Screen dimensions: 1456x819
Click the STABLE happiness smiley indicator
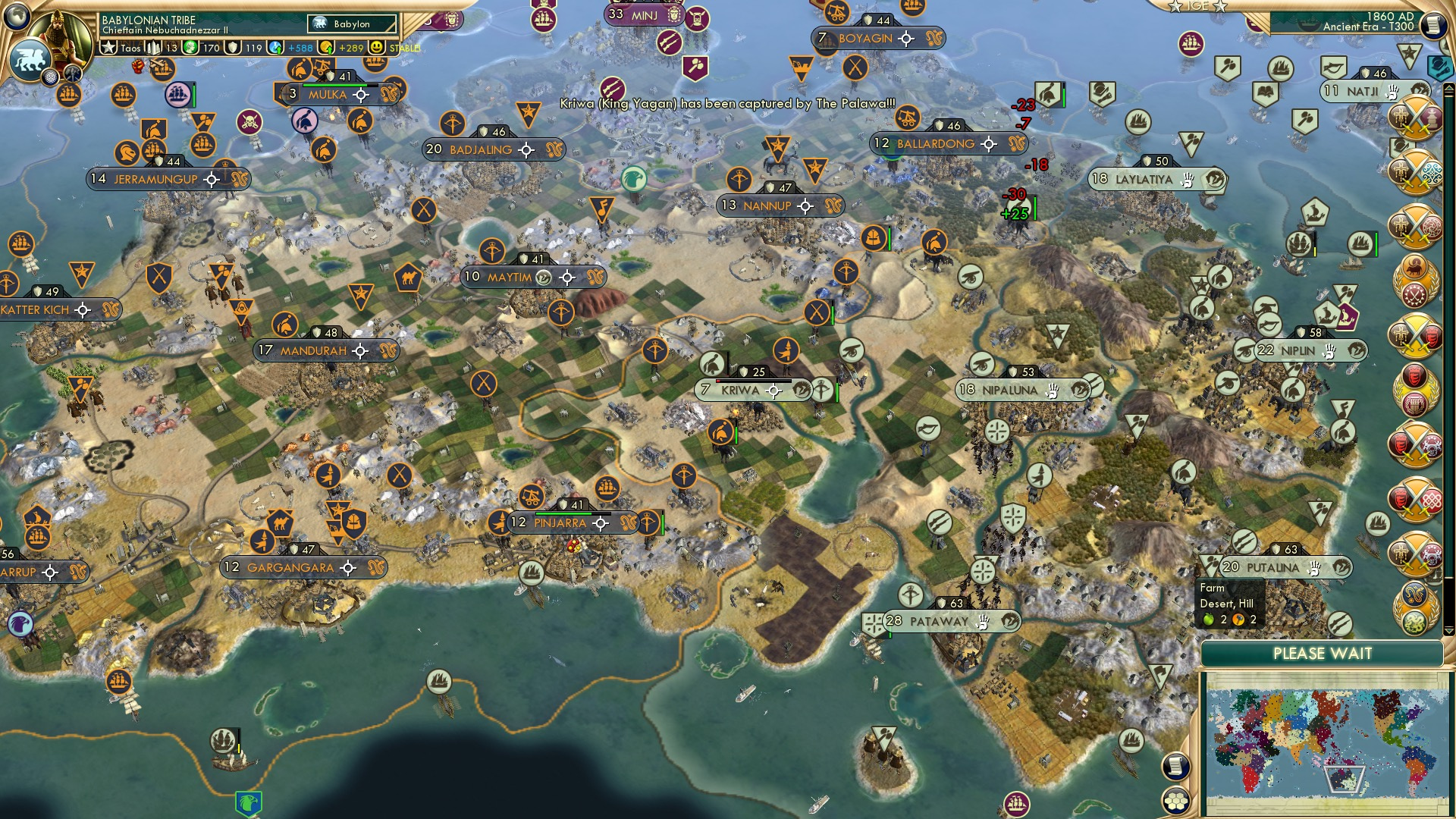(377, 46)
